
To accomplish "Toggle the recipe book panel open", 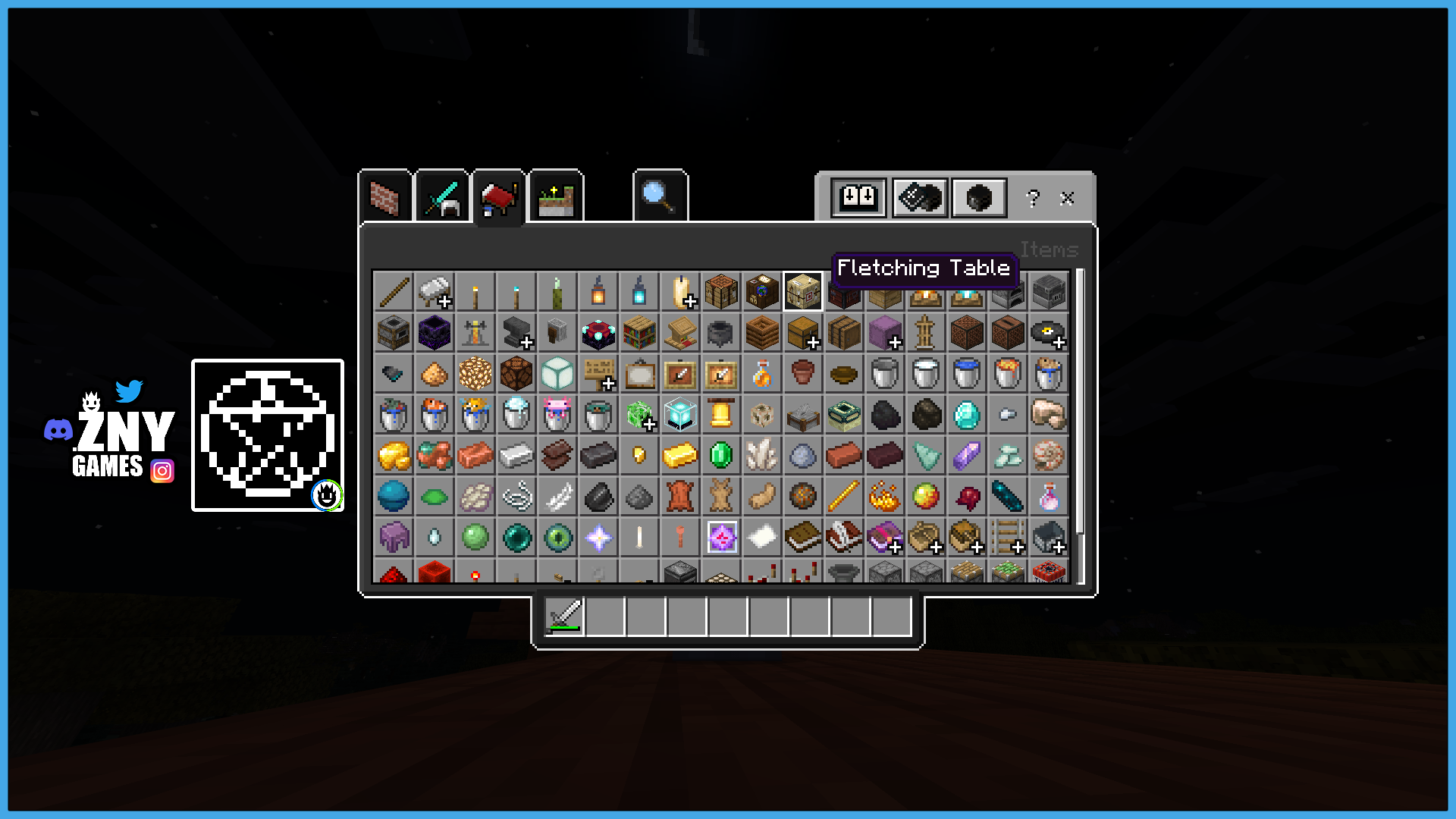I will click(x=858, y=198).
